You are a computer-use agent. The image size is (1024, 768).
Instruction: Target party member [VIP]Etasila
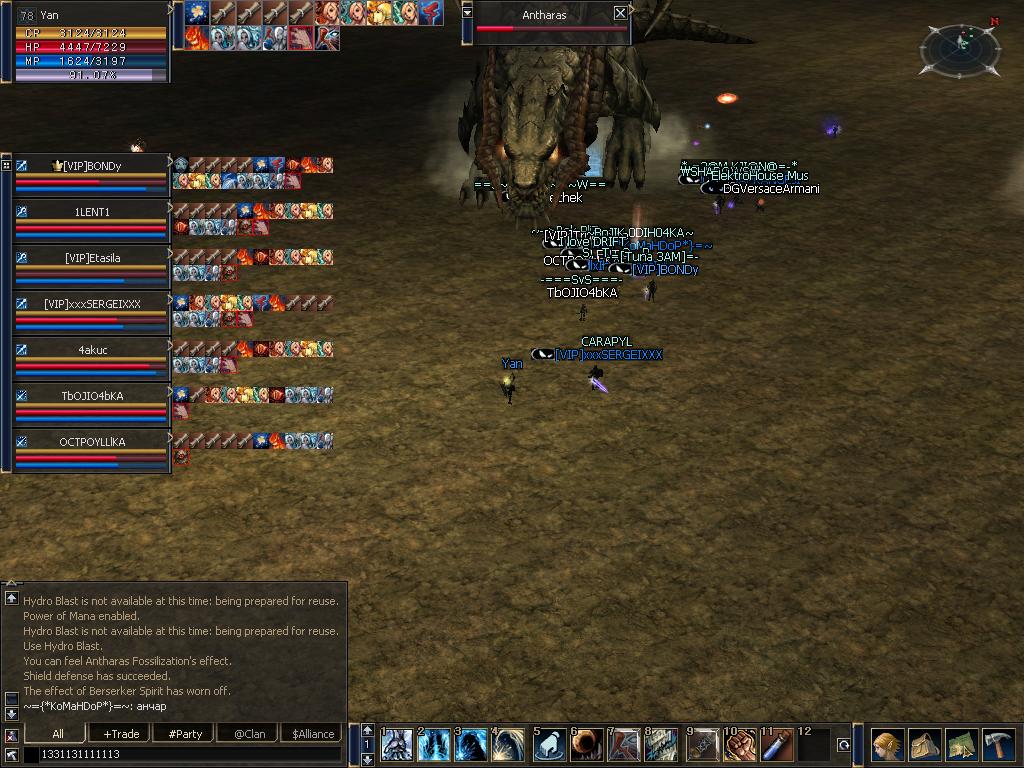[x=92, y=258]
